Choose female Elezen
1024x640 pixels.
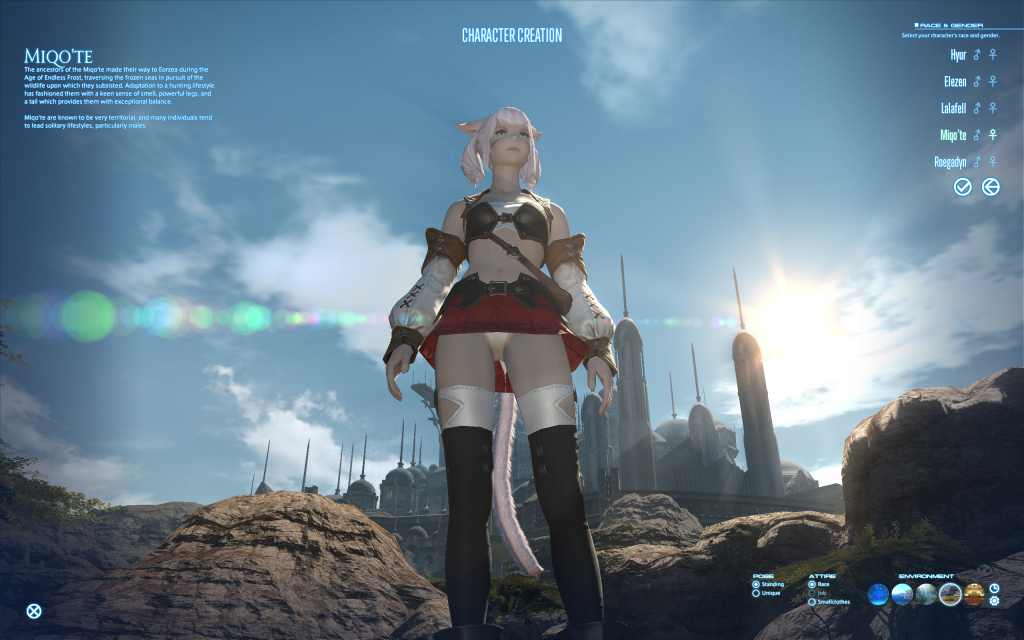pos(993,82)
